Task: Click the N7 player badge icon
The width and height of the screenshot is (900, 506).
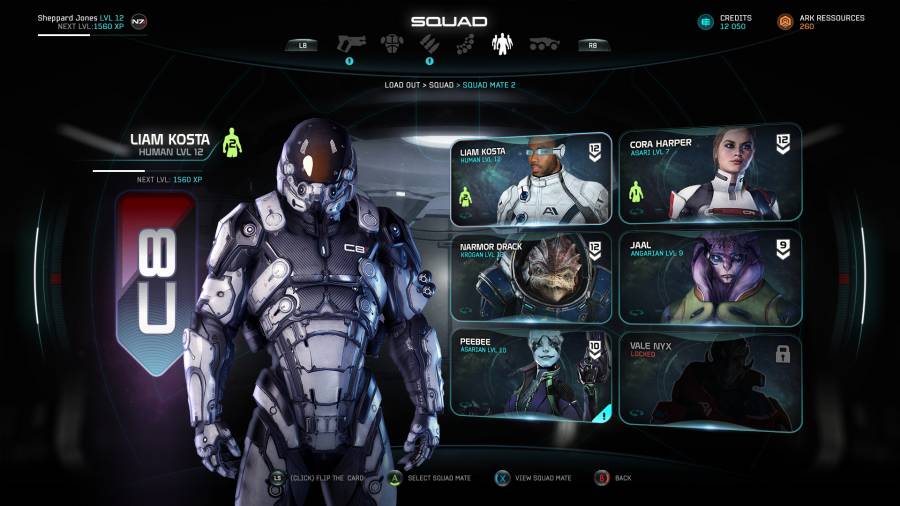Action: tap(138, 21)
